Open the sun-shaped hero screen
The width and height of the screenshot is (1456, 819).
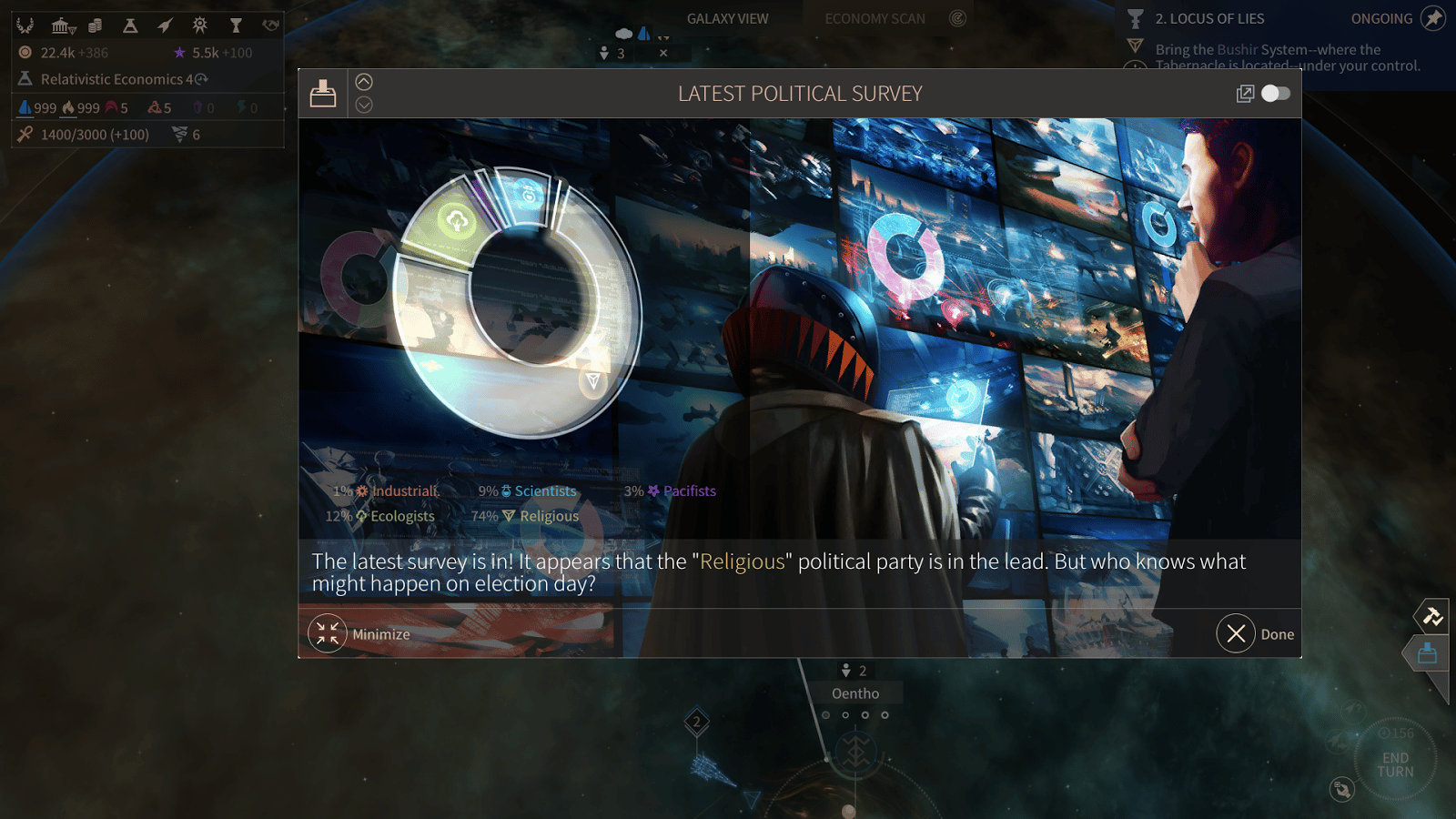click(200, 25)
